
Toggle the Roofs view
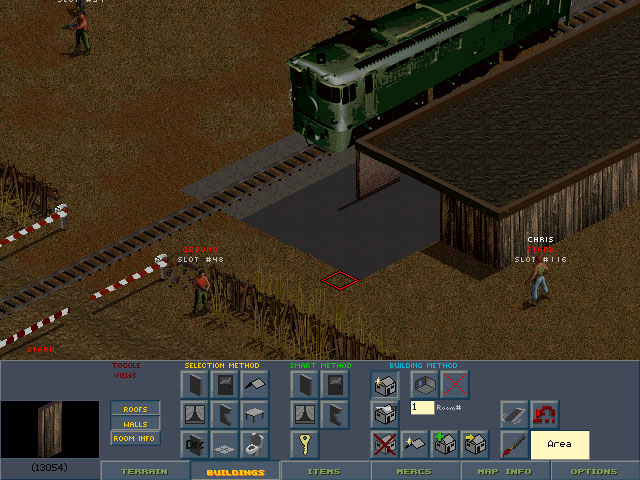[135, 409]
